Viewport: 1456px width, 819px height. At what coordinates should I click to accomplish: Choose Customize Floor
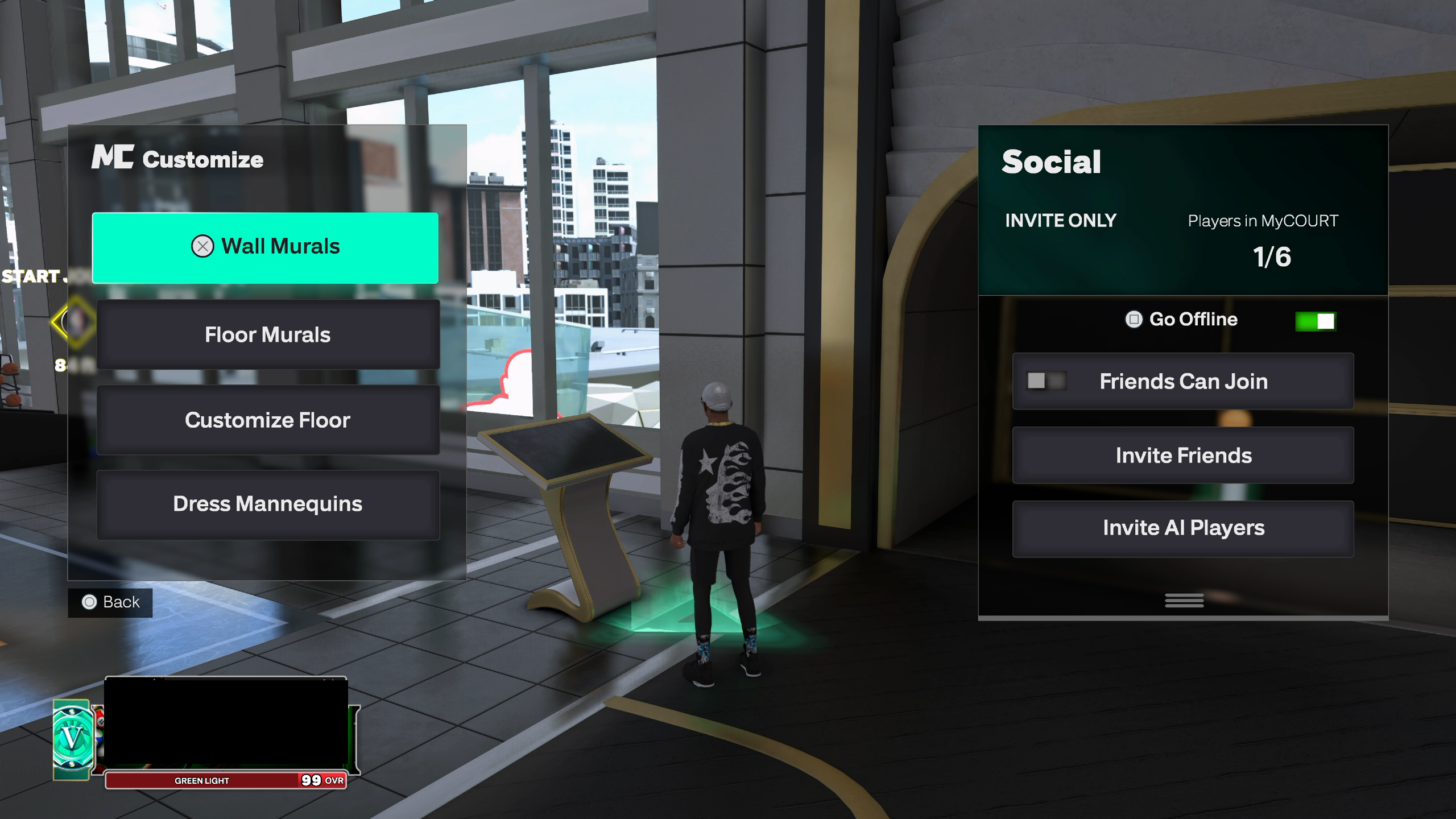pyautogui.click(x=268, y=420)
